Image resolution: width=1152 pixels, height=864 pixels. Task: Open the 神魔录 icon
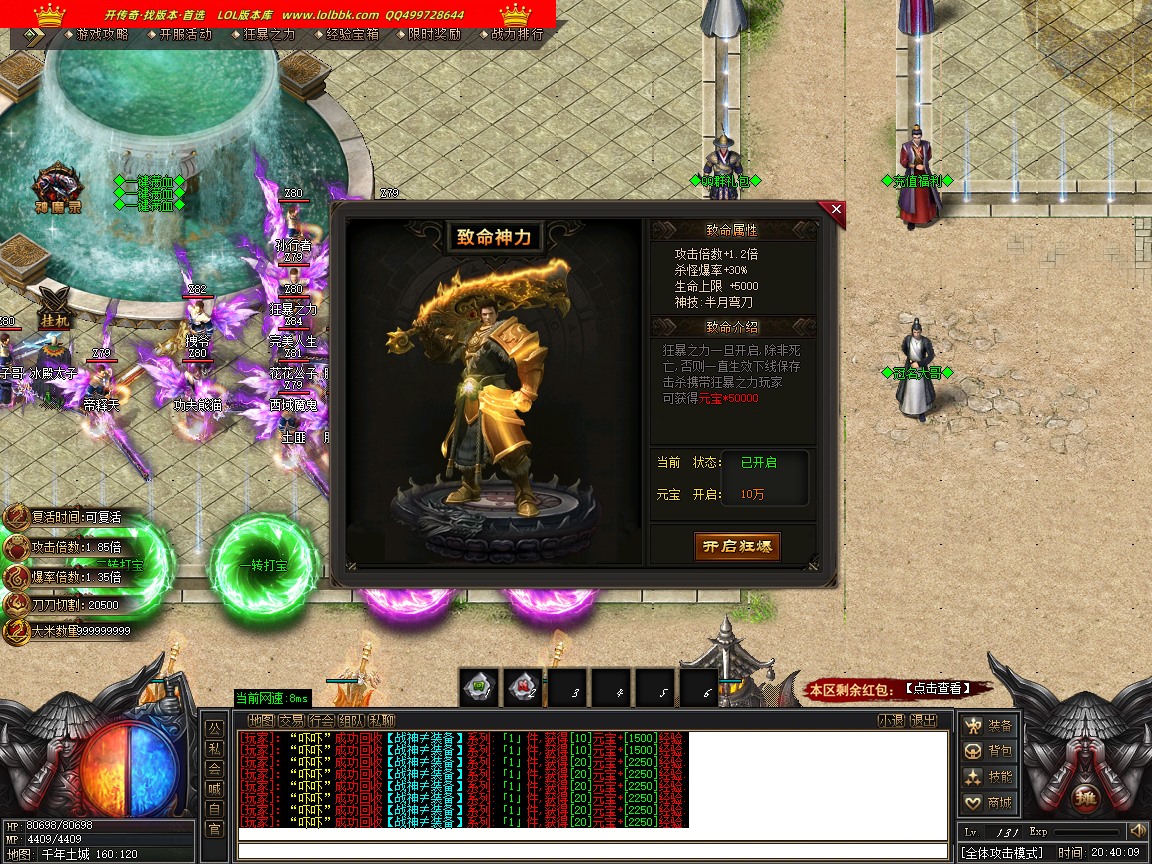coord(56,189)
